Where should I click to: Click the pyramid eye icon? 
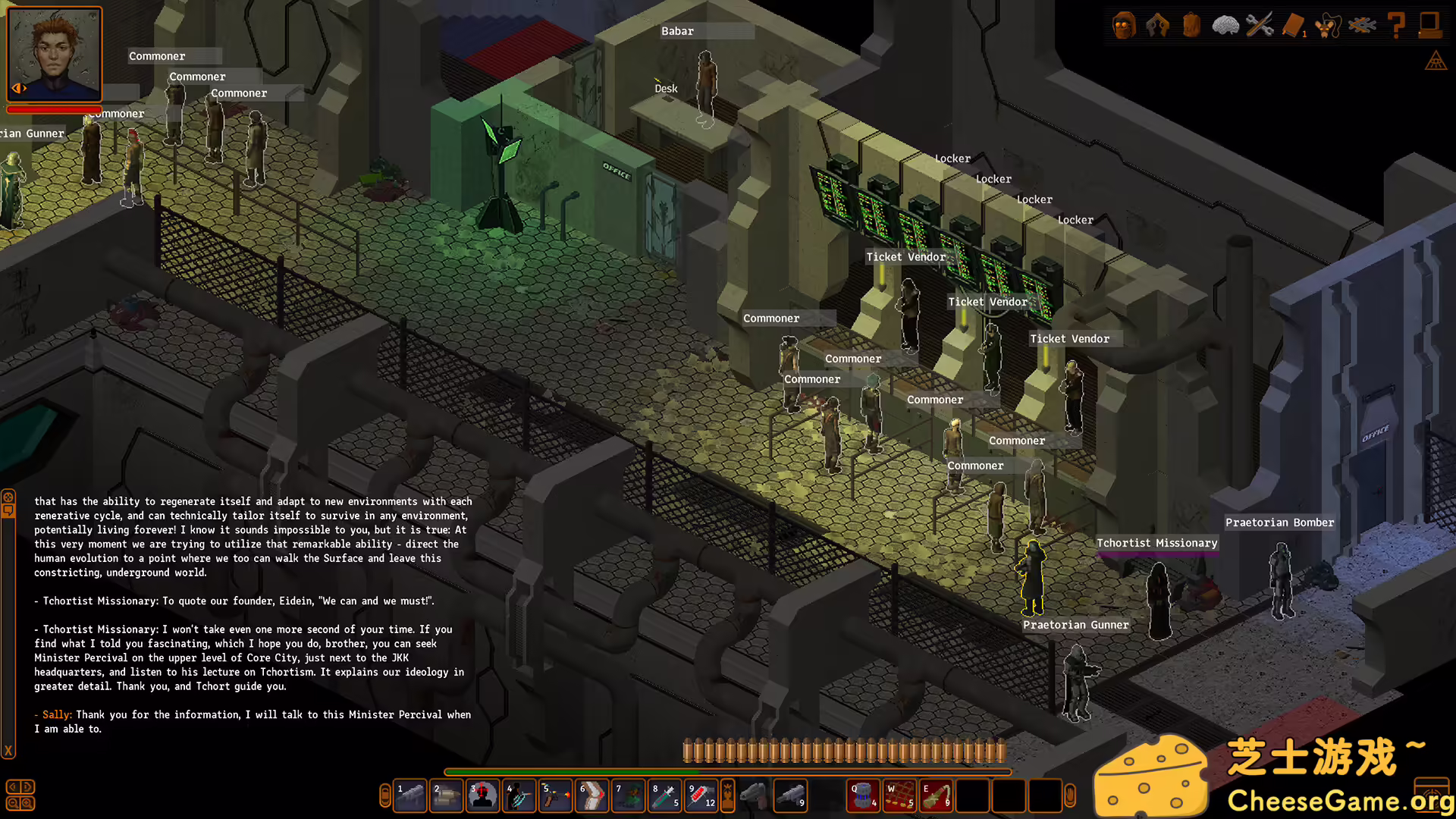pos(1436,61)
